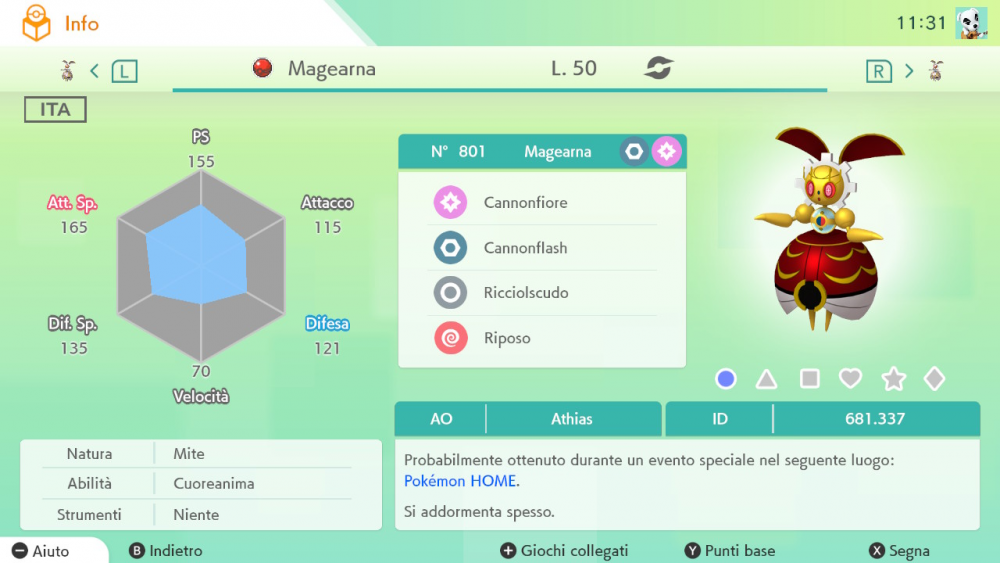
Task: Toggle the star marking
Action: pyautogui.click(x=893, y=379)
